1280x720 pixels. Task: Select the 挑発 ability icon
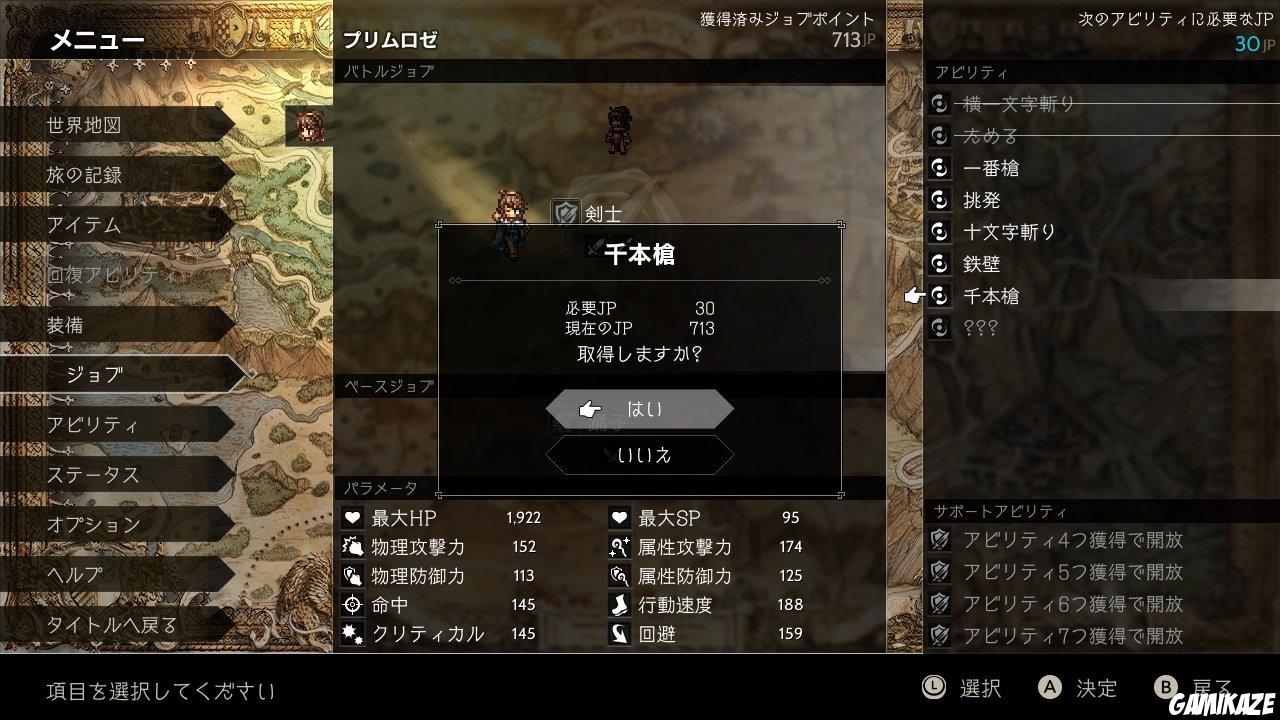coord(938,200)
